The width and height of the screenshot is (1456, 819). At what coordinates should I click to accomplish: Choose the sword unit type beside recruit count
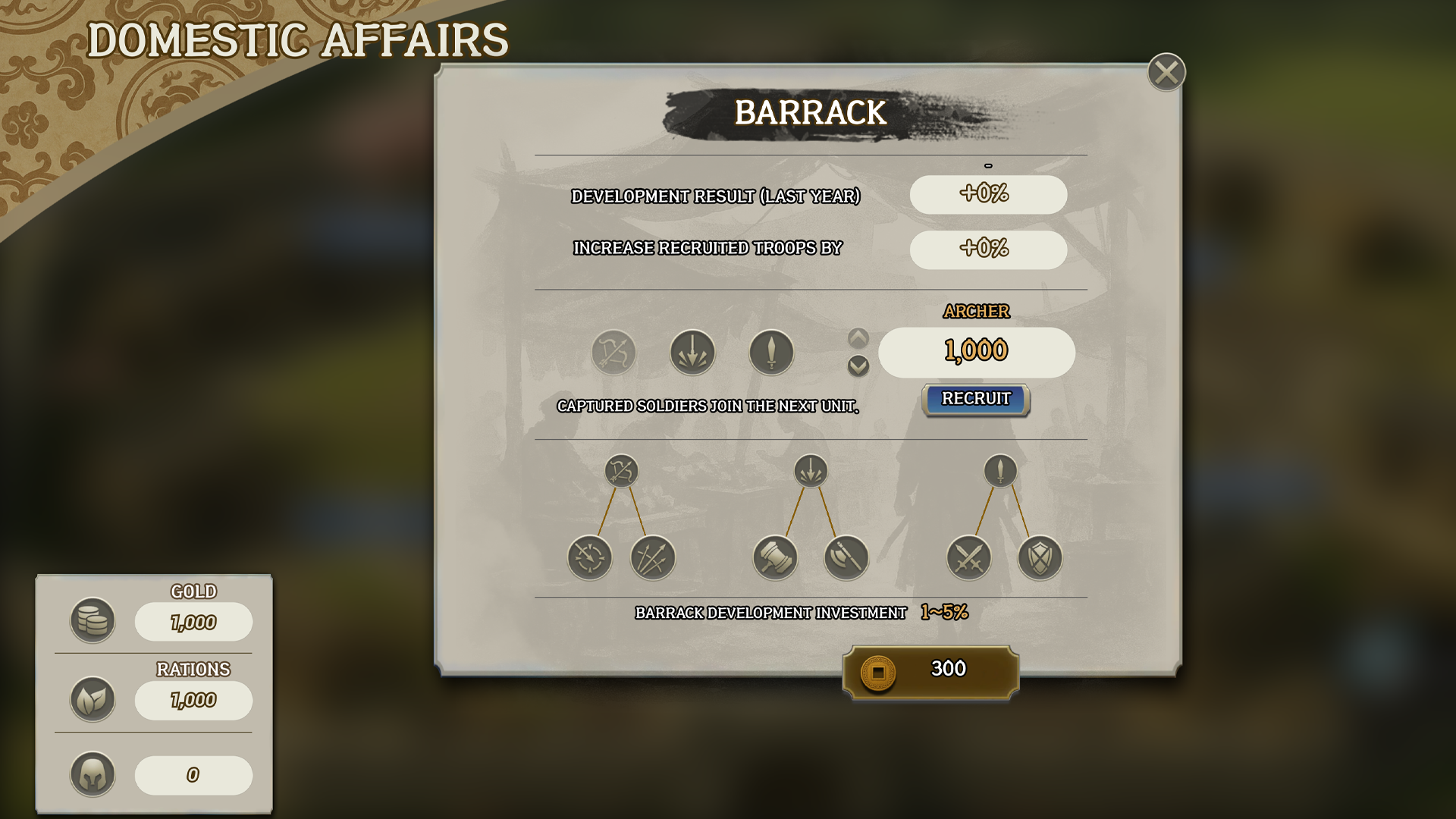(x=771, y=353)
